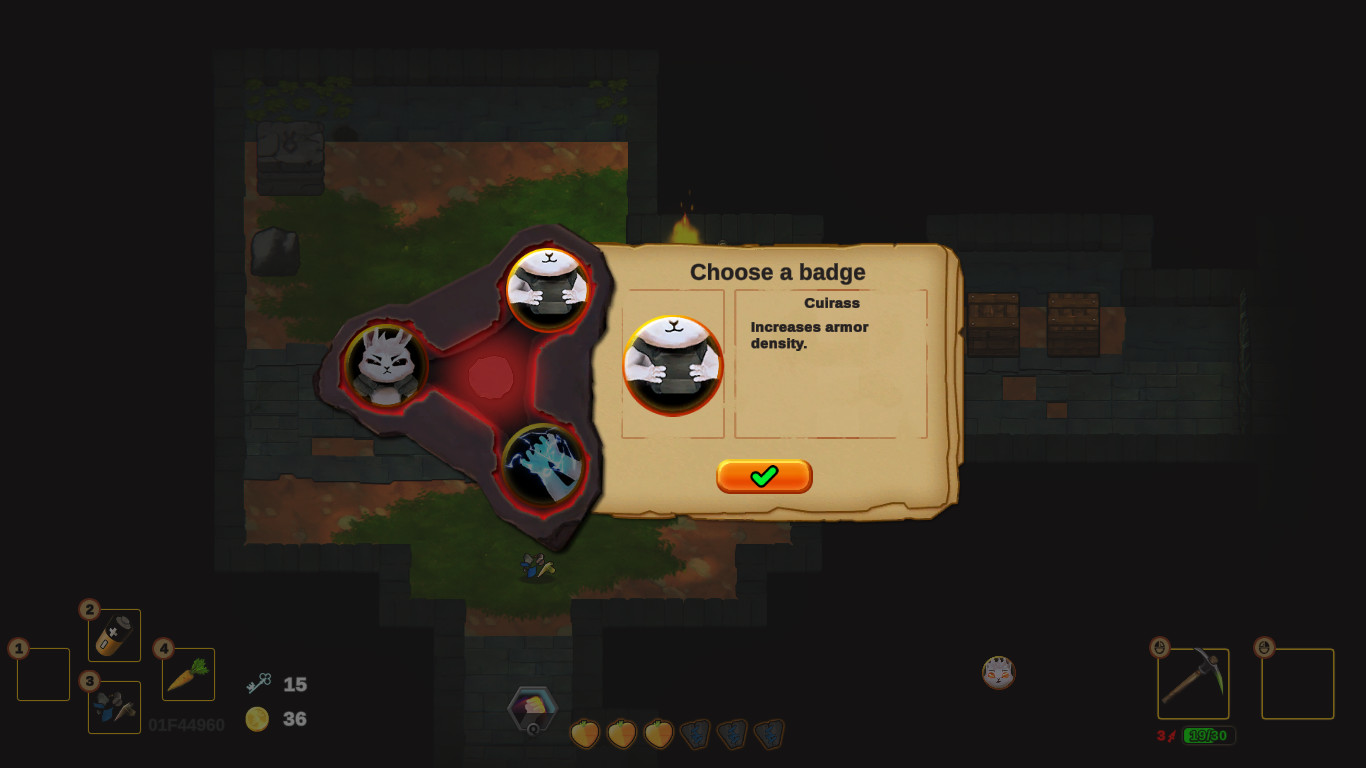Click the first golden carrot health icon
The width and height of the screenshot is (1366, 768).
coord(584,733)
